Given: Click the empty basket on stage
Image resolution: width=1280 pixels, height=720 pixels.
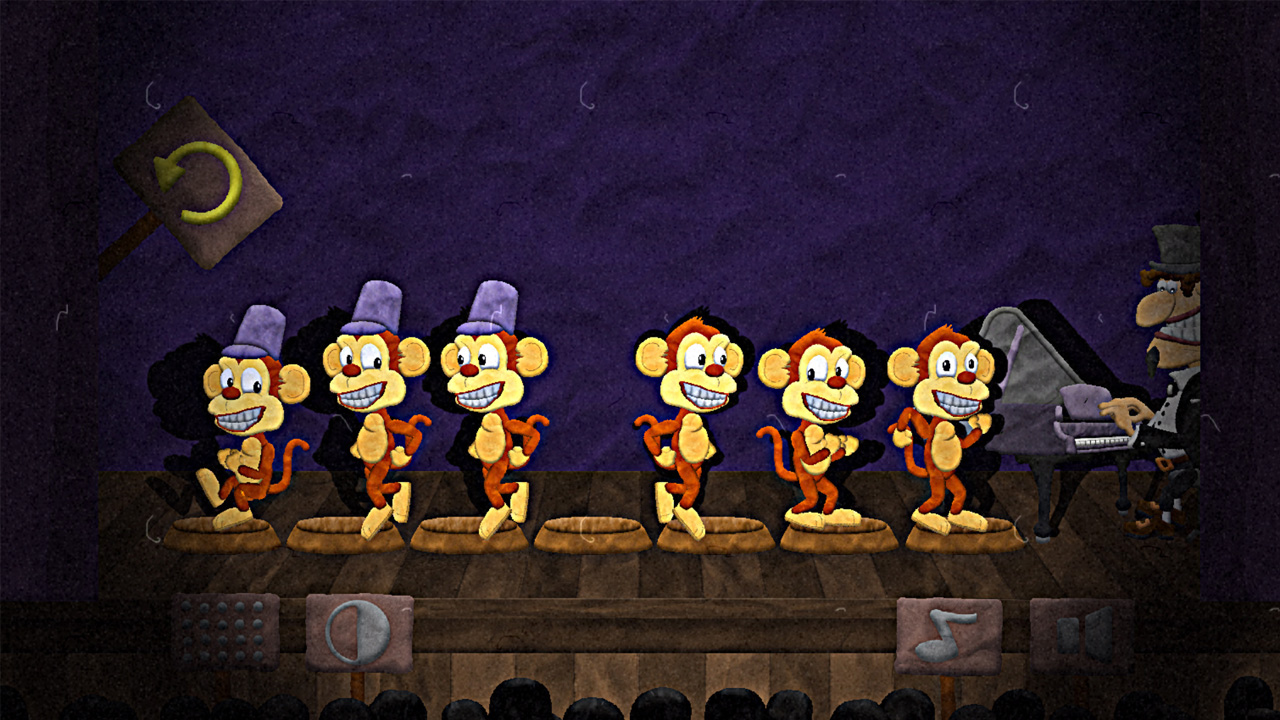Looking at the screenshot, I should point(595,530).
